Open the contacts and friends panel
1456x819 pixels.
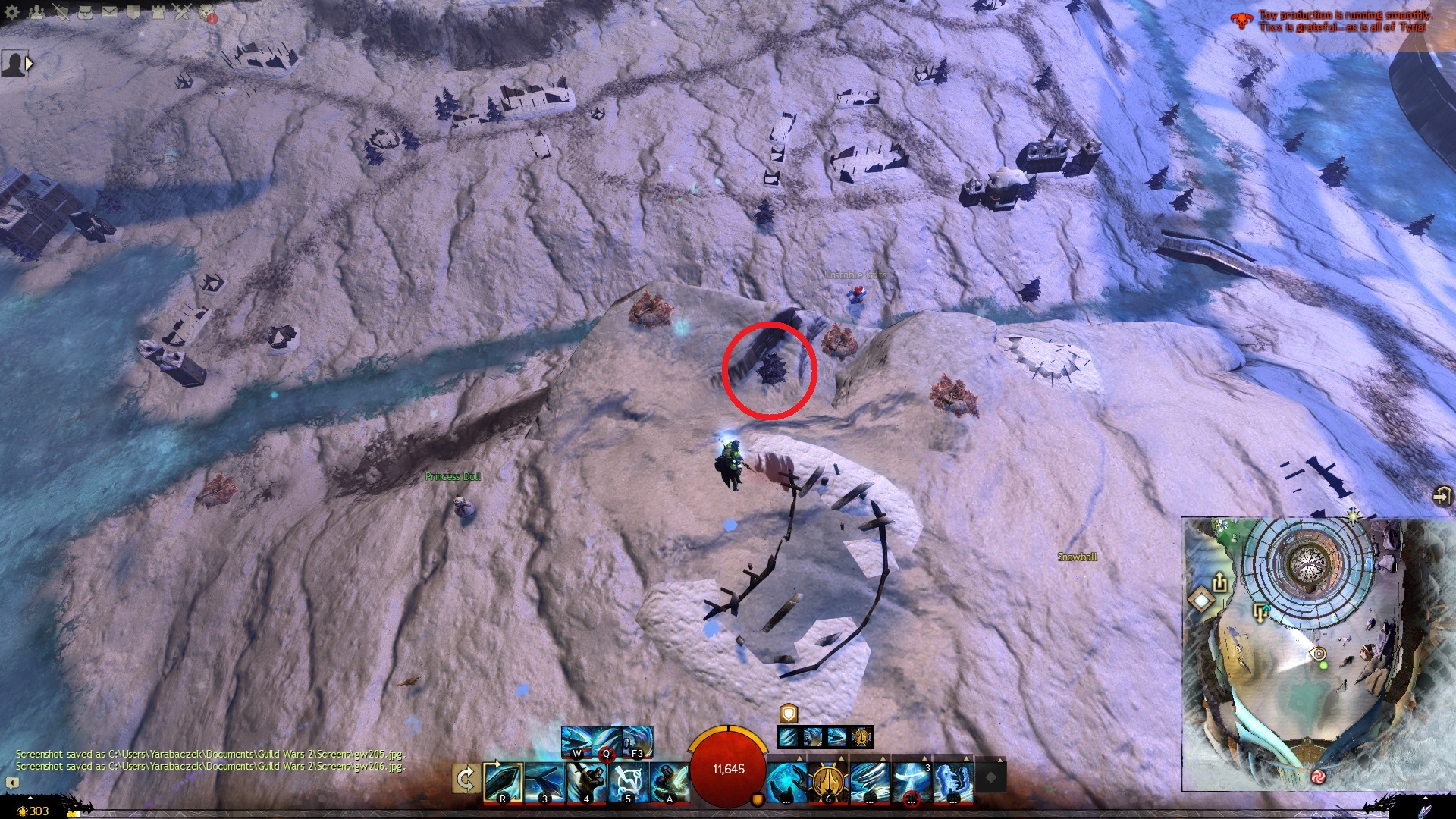[36, 11]
